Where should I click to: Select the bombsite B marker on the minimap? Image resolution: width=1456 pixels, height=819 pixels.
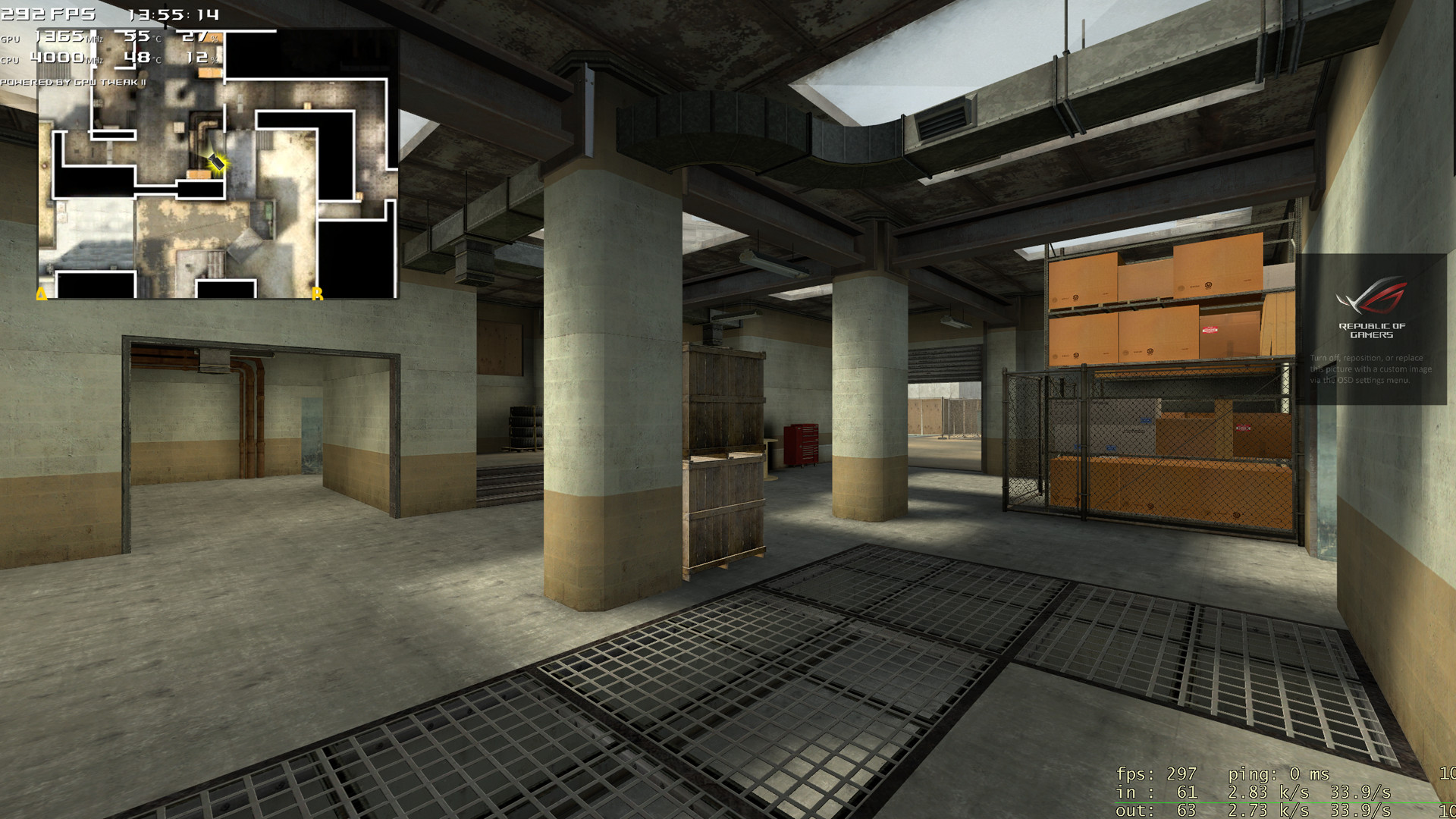[317, 292]
